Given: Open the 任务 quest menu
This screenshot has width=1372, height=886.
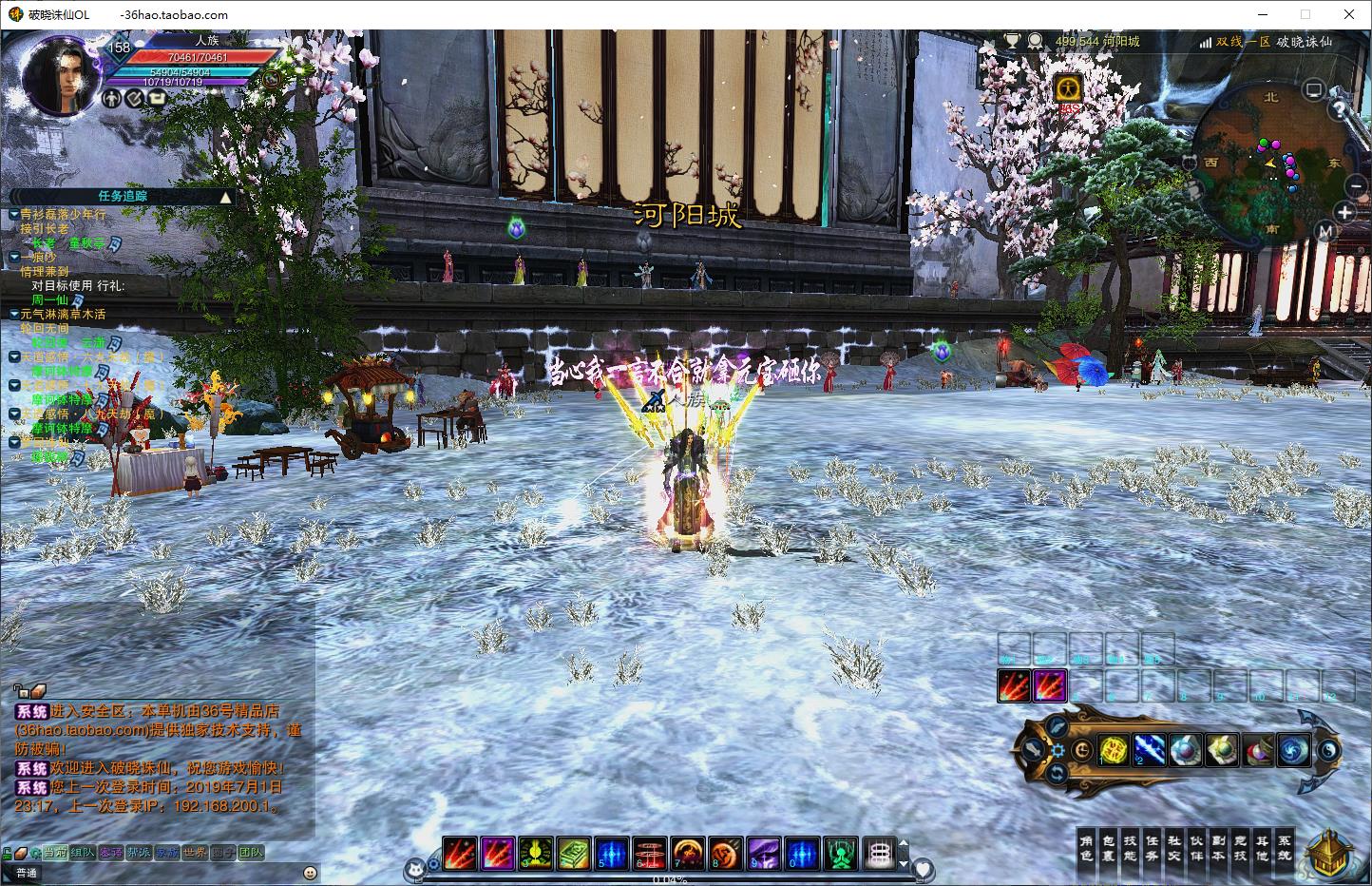Looking at the screenshot, I should pyautogui.click(x=1152, y=848).
